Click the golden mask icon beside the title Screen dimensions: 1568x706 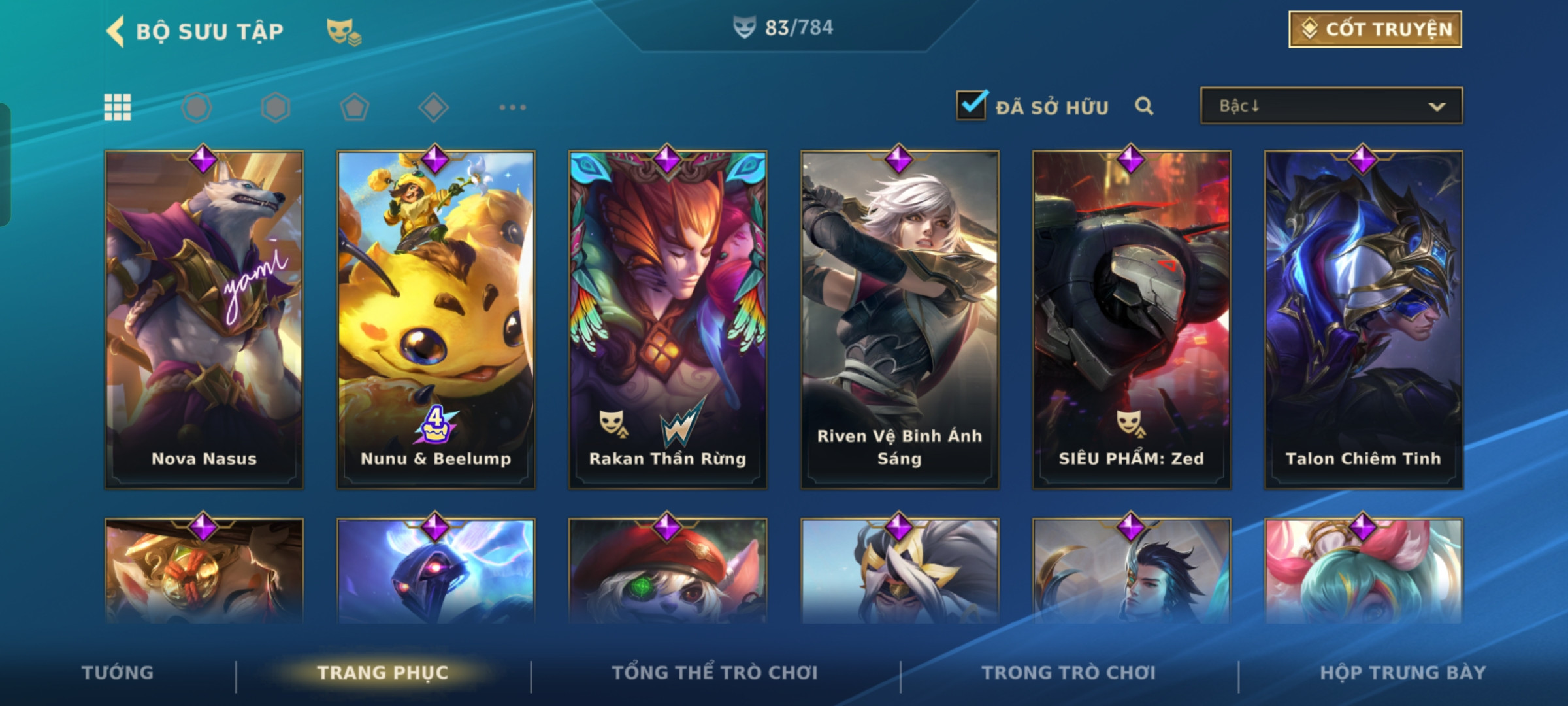coord(344,31)
